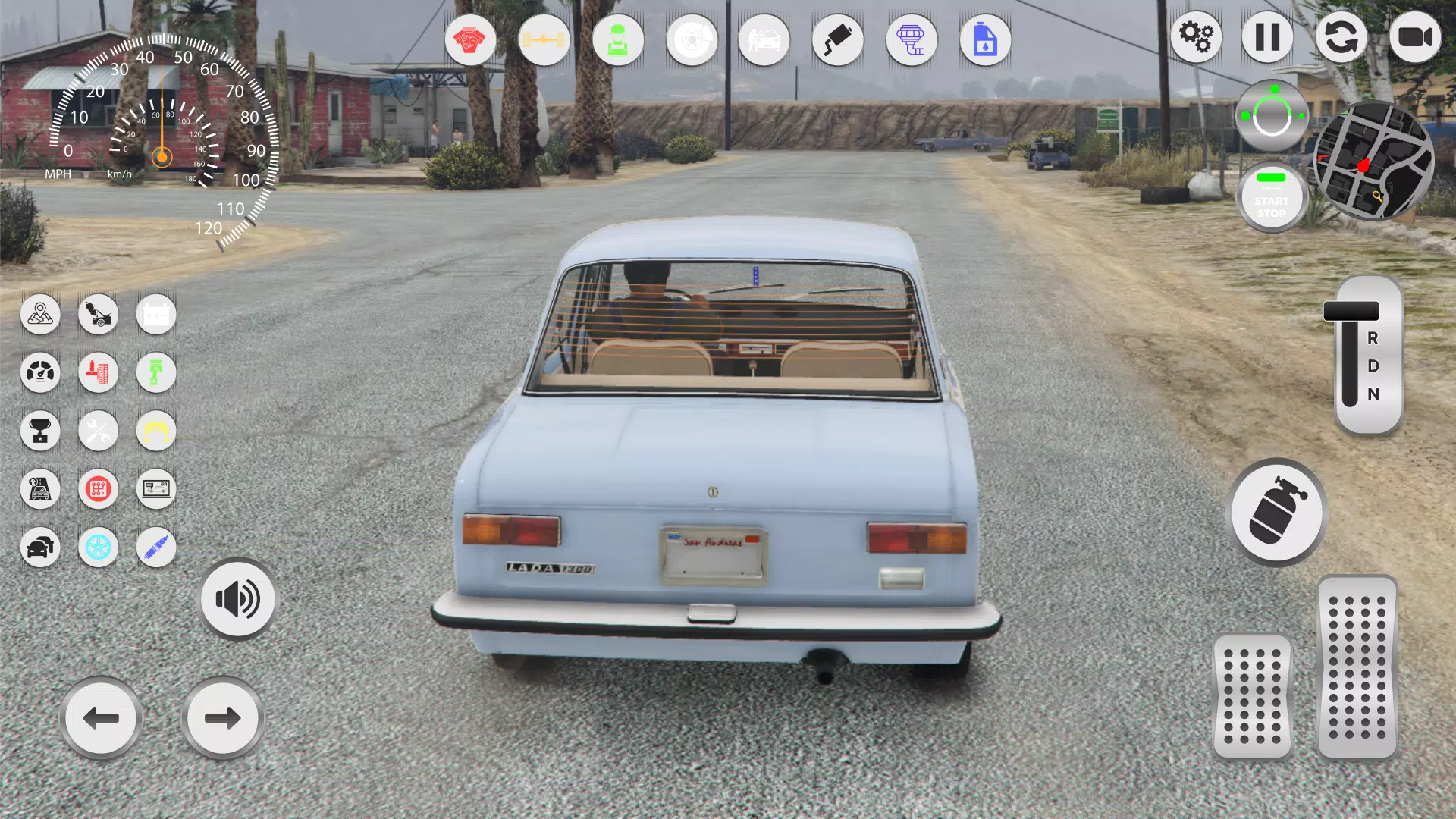Select the drivetrain axle upgrade icon
This screenshot has height=819, width=1456.
coord(544,39)
